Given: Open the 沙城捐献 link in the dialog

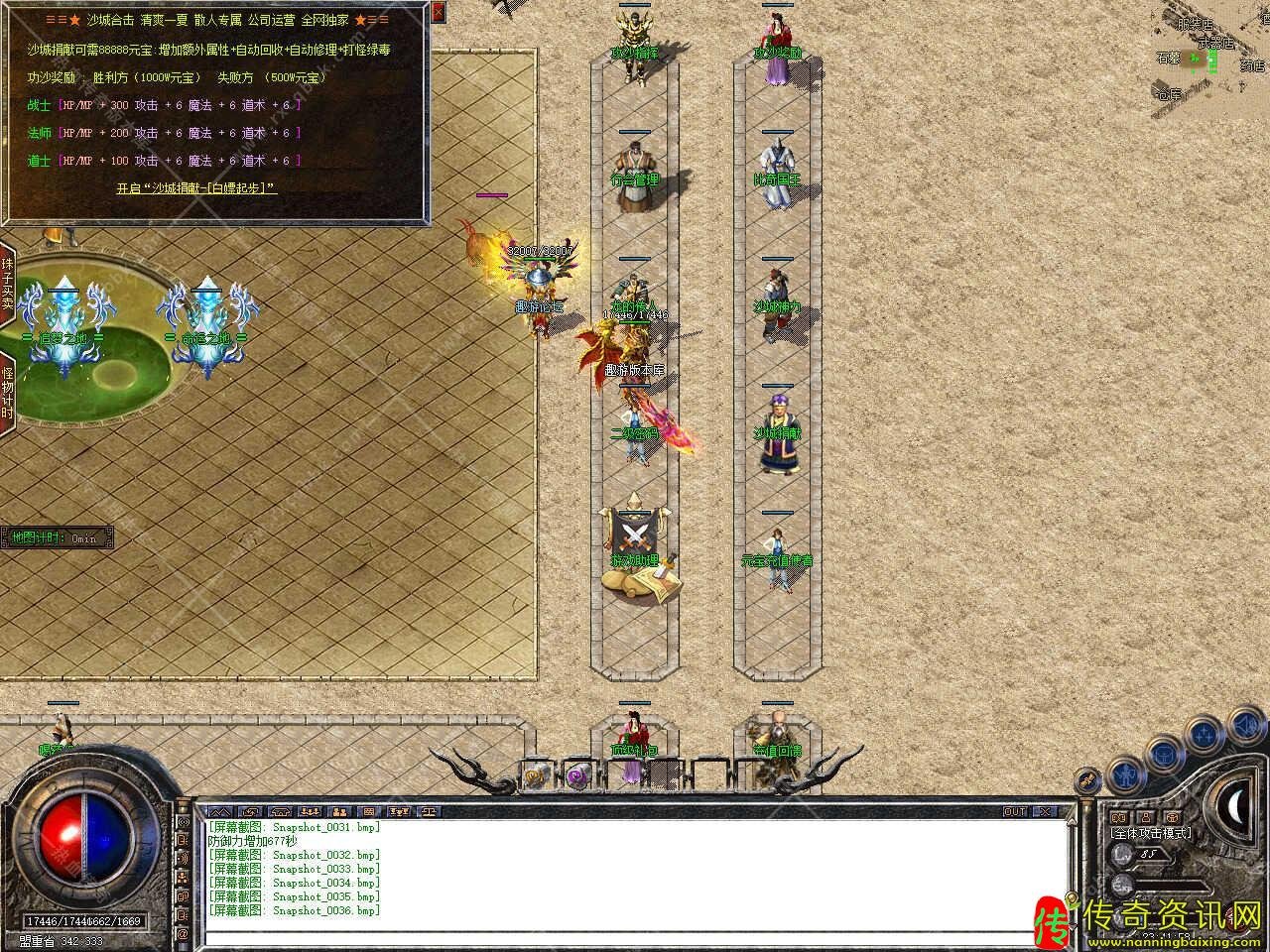Looking at the screenshot, I should [196, 187].
